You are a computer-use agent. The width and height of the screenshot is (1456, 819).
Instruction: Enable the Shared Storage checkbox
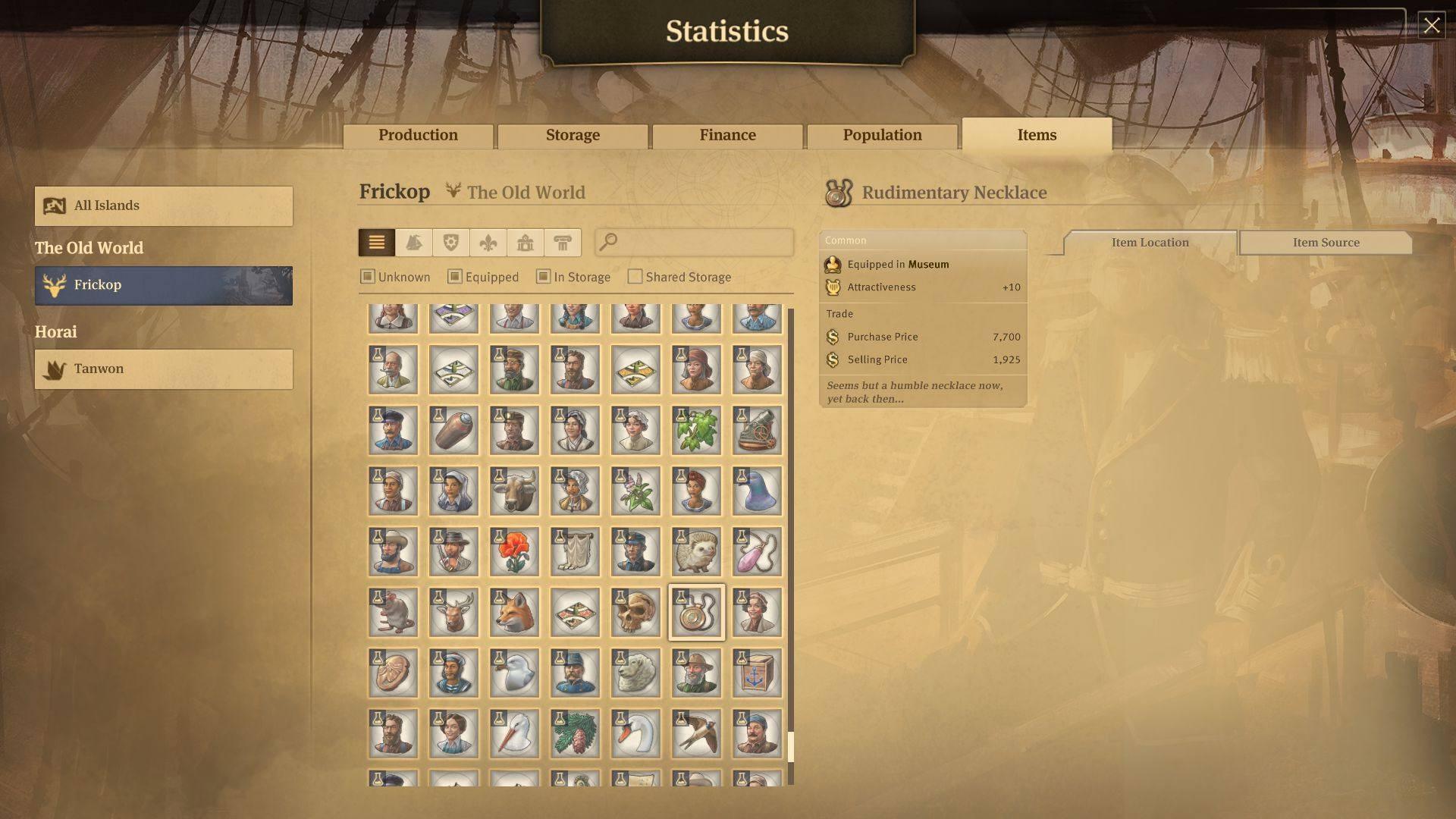635,277
